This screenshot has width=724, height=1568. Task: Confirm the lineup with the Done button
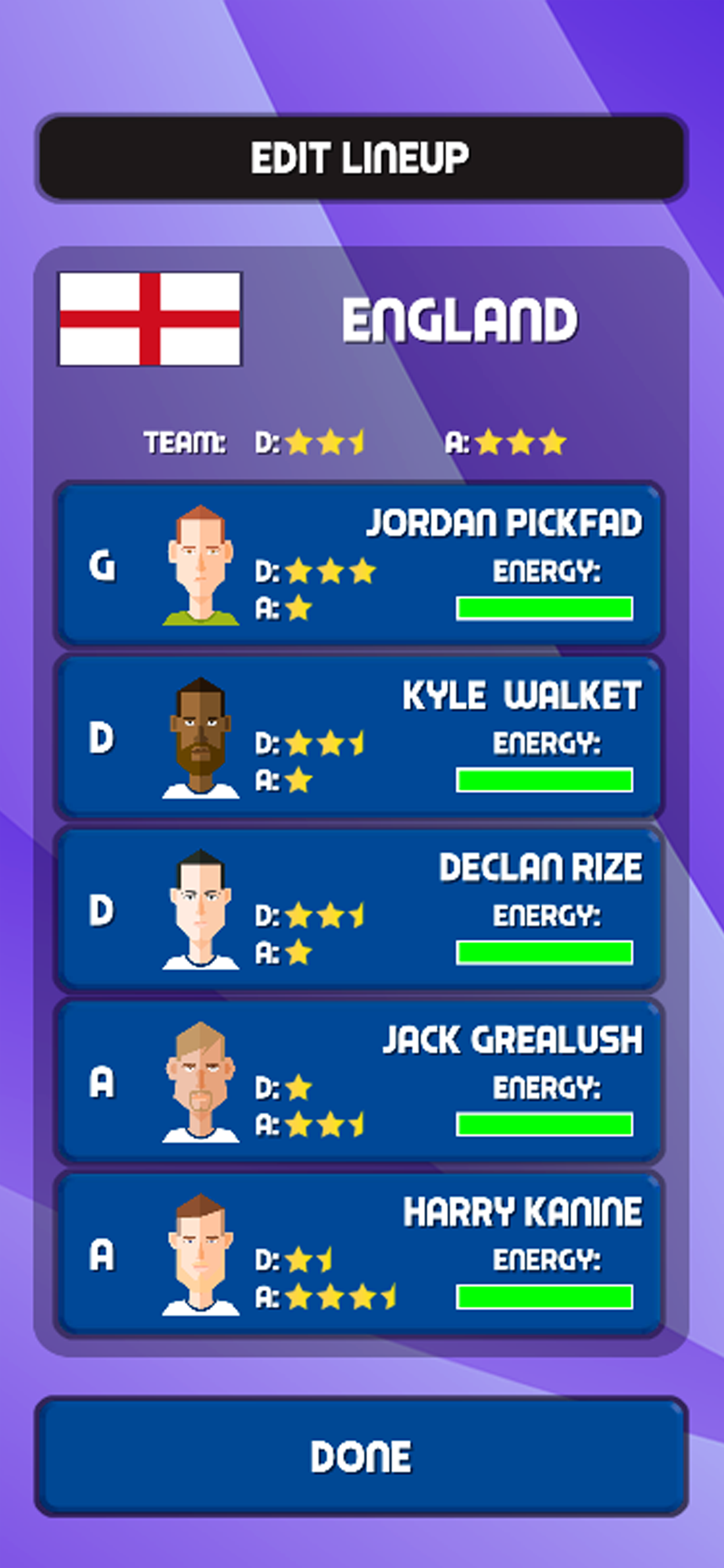click(x=361, y=1456)
